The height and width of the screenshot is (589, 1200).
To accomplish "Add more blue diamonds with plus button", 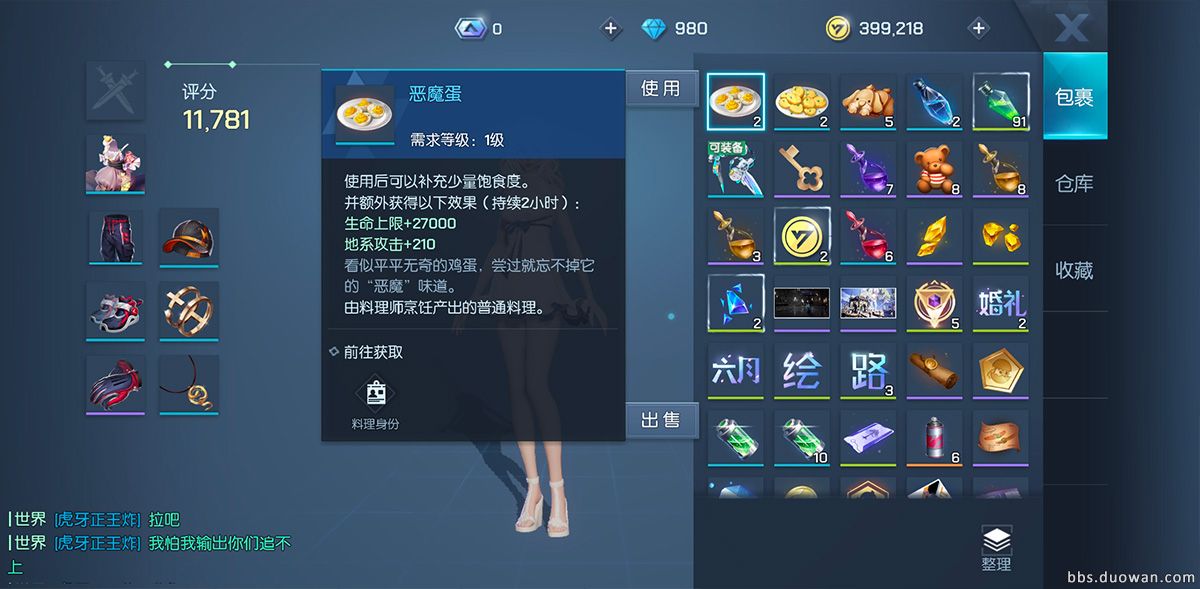I will (611, 28).
